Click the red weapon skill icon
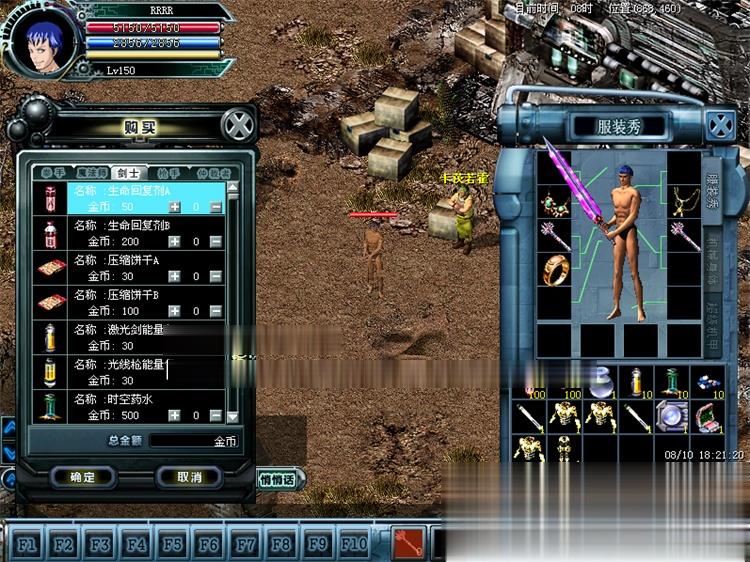Screen dimensions: 750x562 [x=407, y=542]
